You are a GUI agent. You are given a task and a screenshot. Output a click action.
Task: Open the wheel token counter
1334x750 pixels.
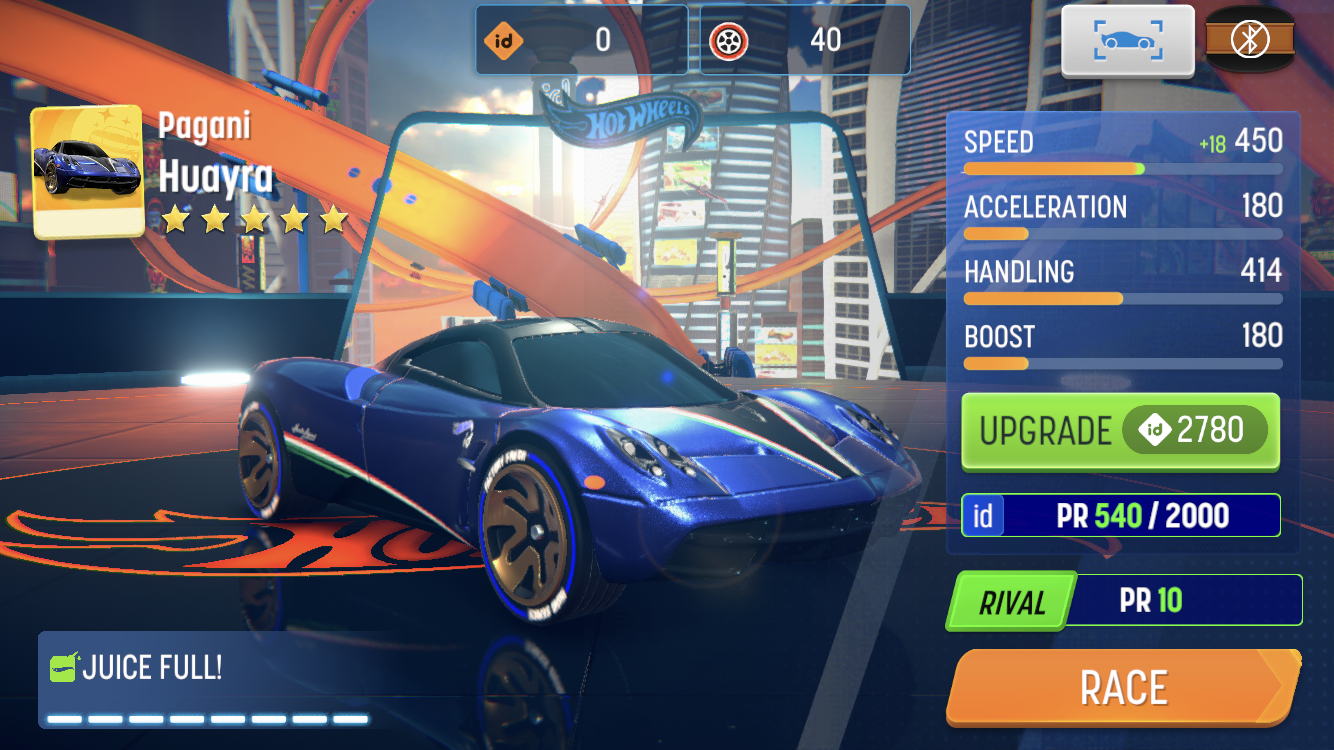coord(805,40)
